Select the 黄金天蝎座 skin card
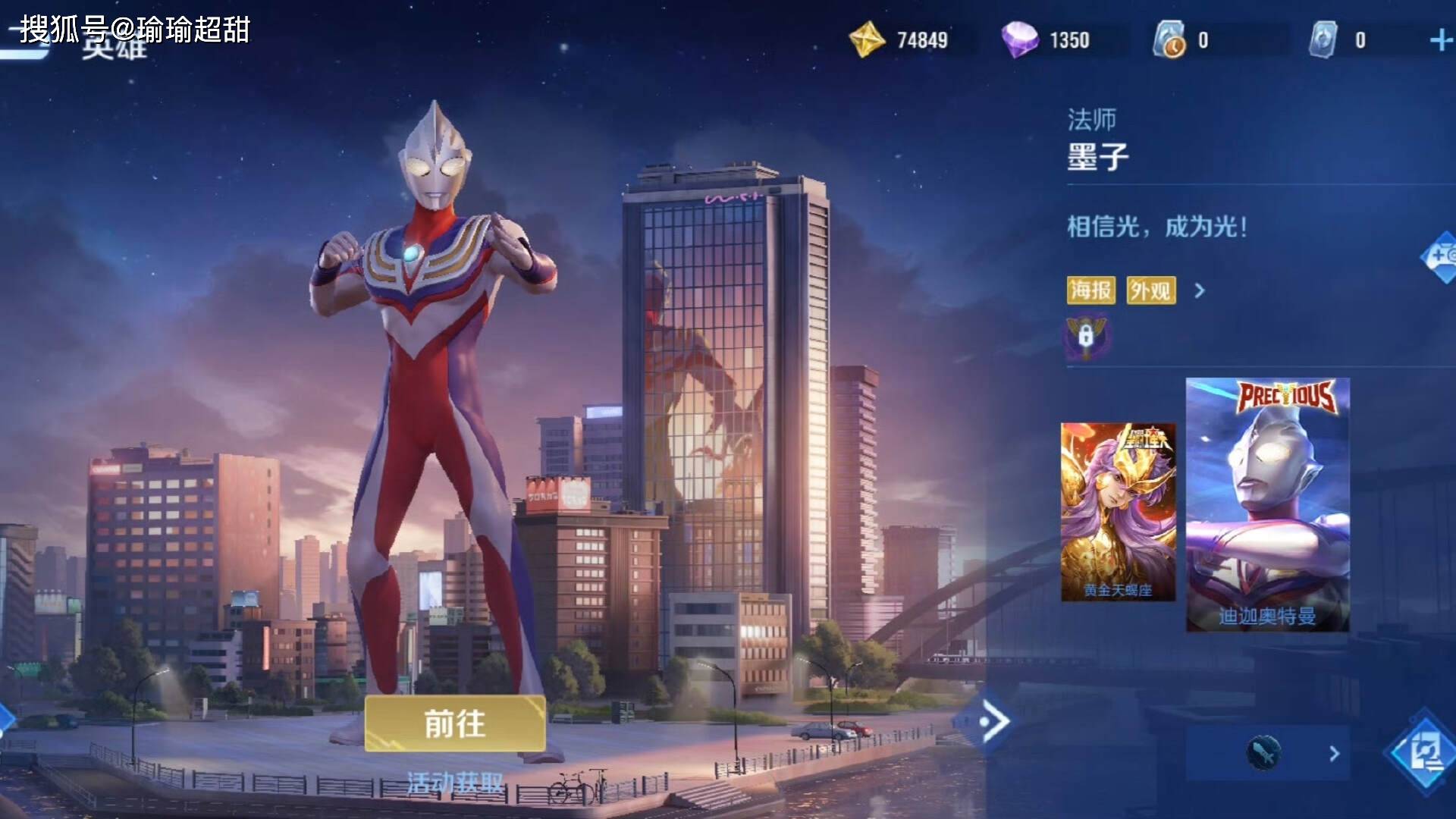 [x=1118, y=512]
